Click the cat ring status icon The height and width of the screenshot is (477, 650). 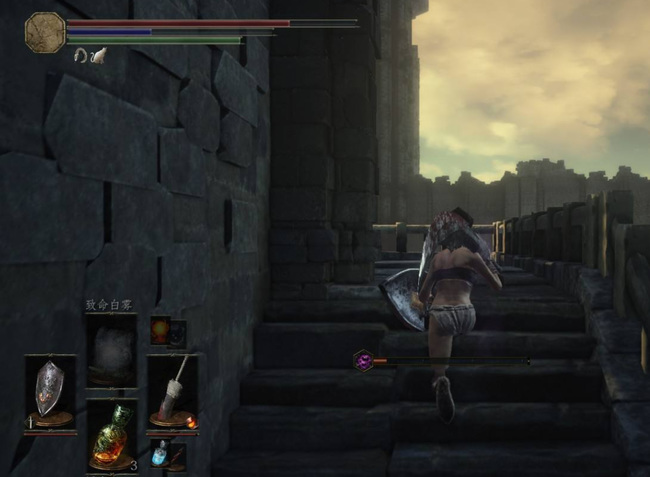coord(98,56)
